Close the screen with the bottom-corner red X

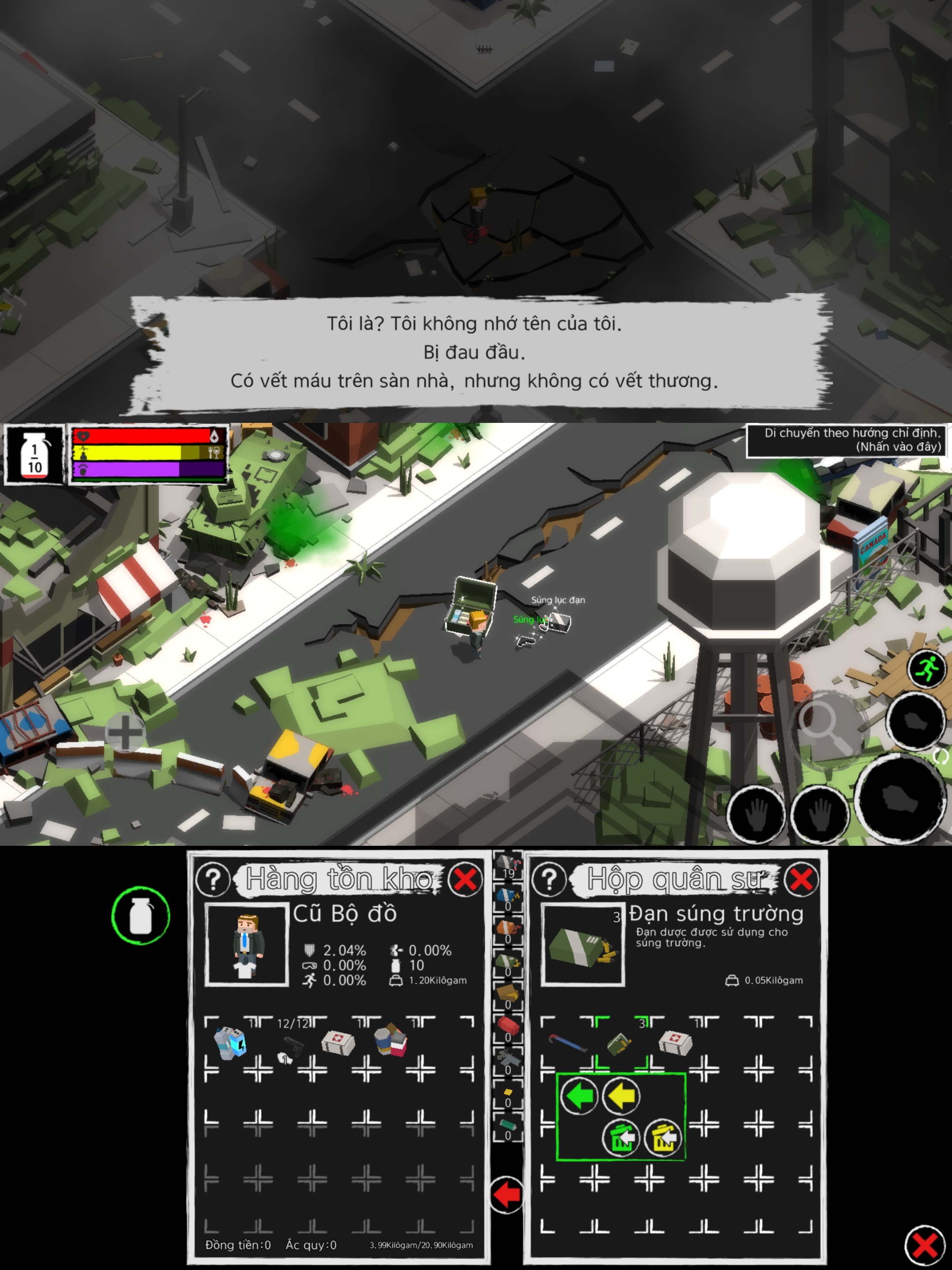(x=925, y=1245)
